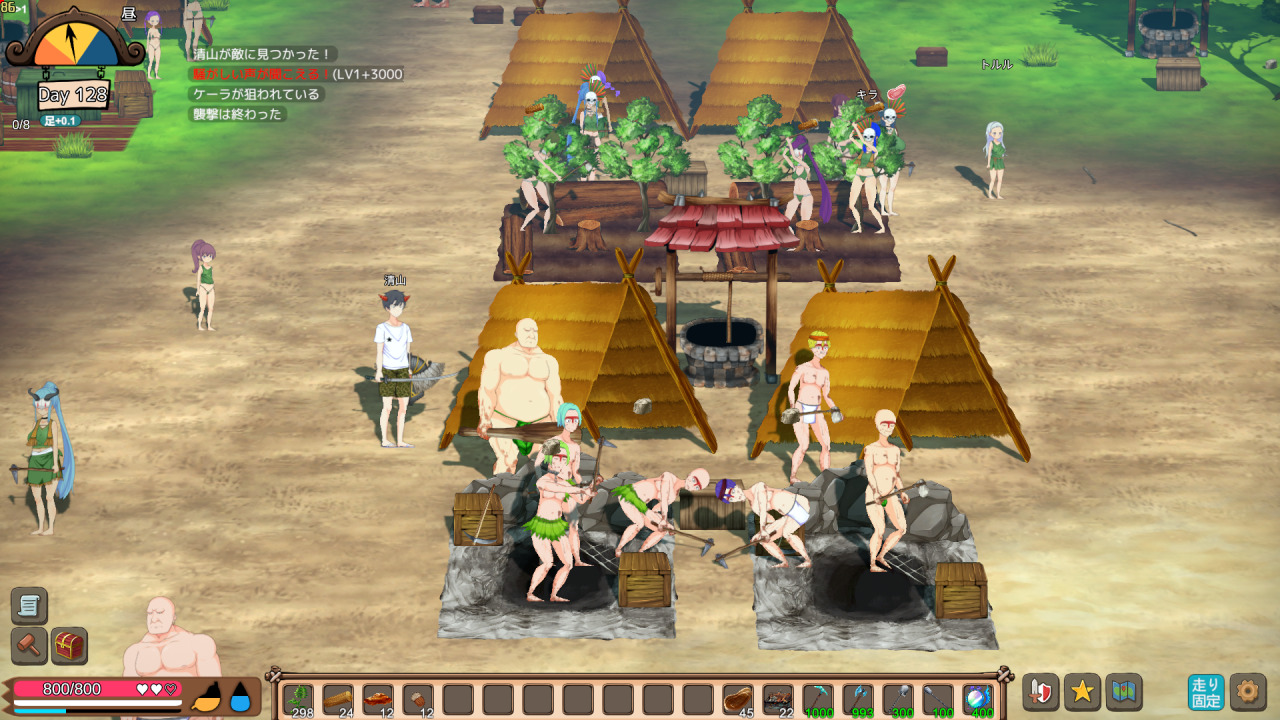The image size is (1280, 720).
Task: Select the club tool with 100 durability
Action: coord(938,699)
